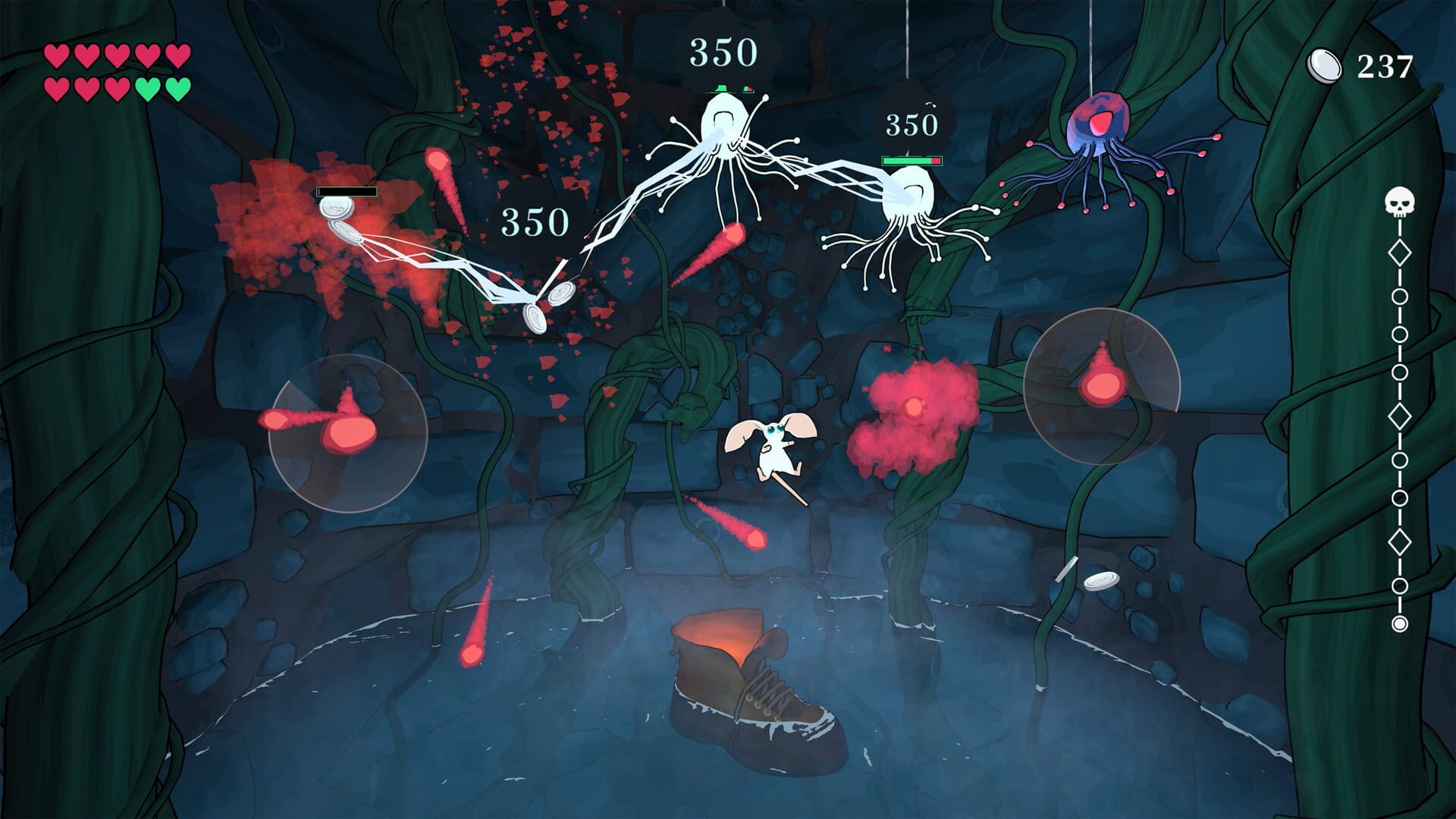This screenshot has width=1456, height=819.
Task: Click the topmost diamond node on the route track
Action: pos(1399,252)
